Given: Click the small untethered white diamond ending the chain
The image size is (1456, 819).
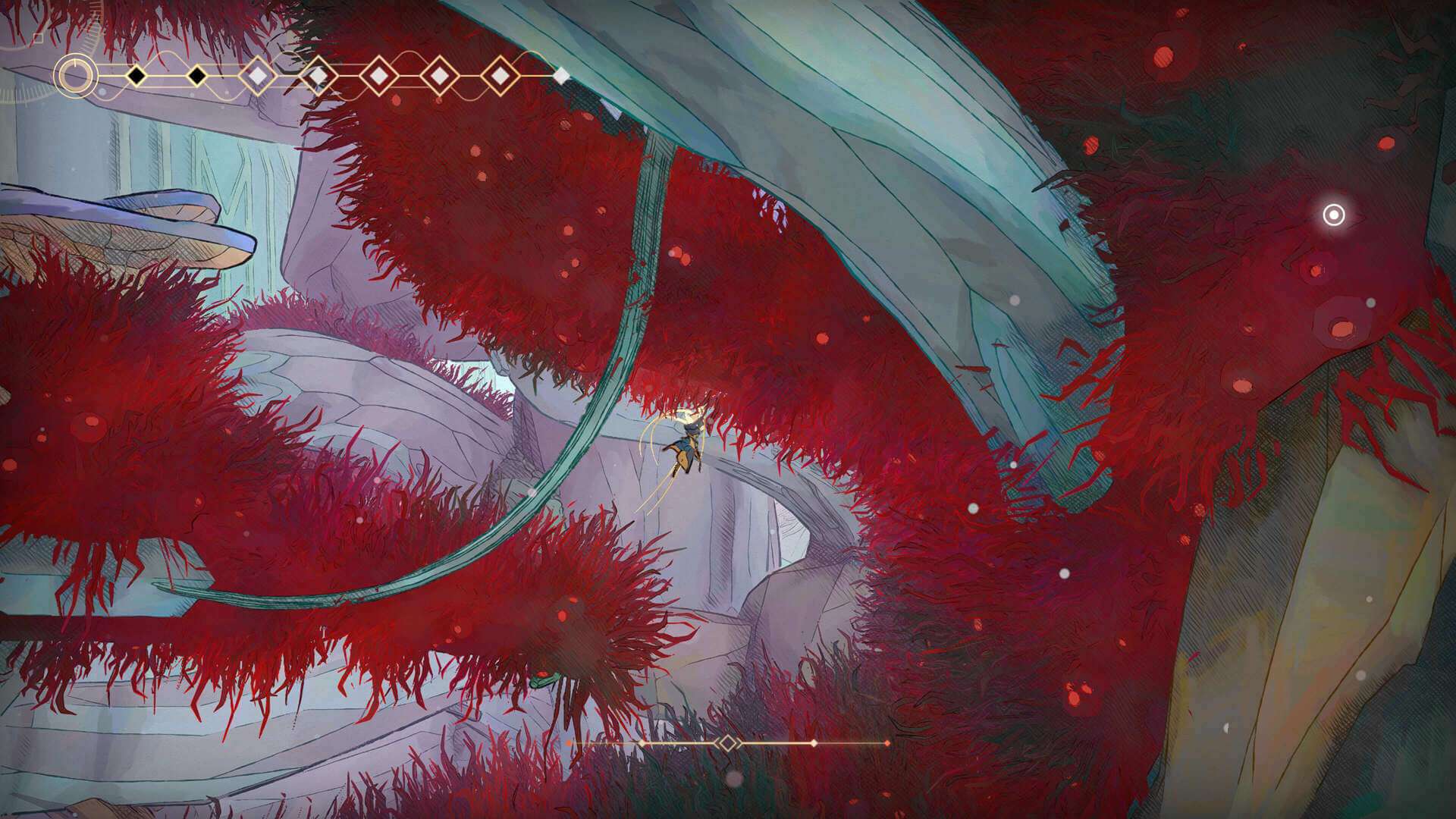Looking at the screenshot, I should click(x=563, y=74).
